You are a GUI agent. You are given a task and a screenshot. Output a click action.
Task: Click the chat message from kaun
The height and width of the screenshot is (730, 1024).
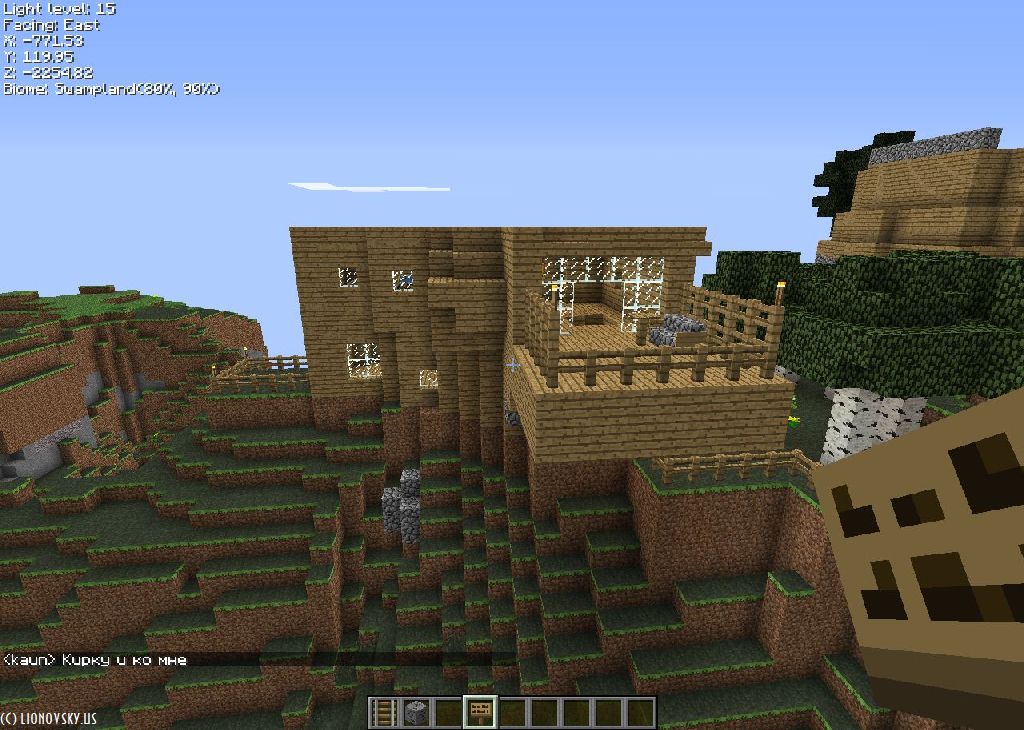95,660
